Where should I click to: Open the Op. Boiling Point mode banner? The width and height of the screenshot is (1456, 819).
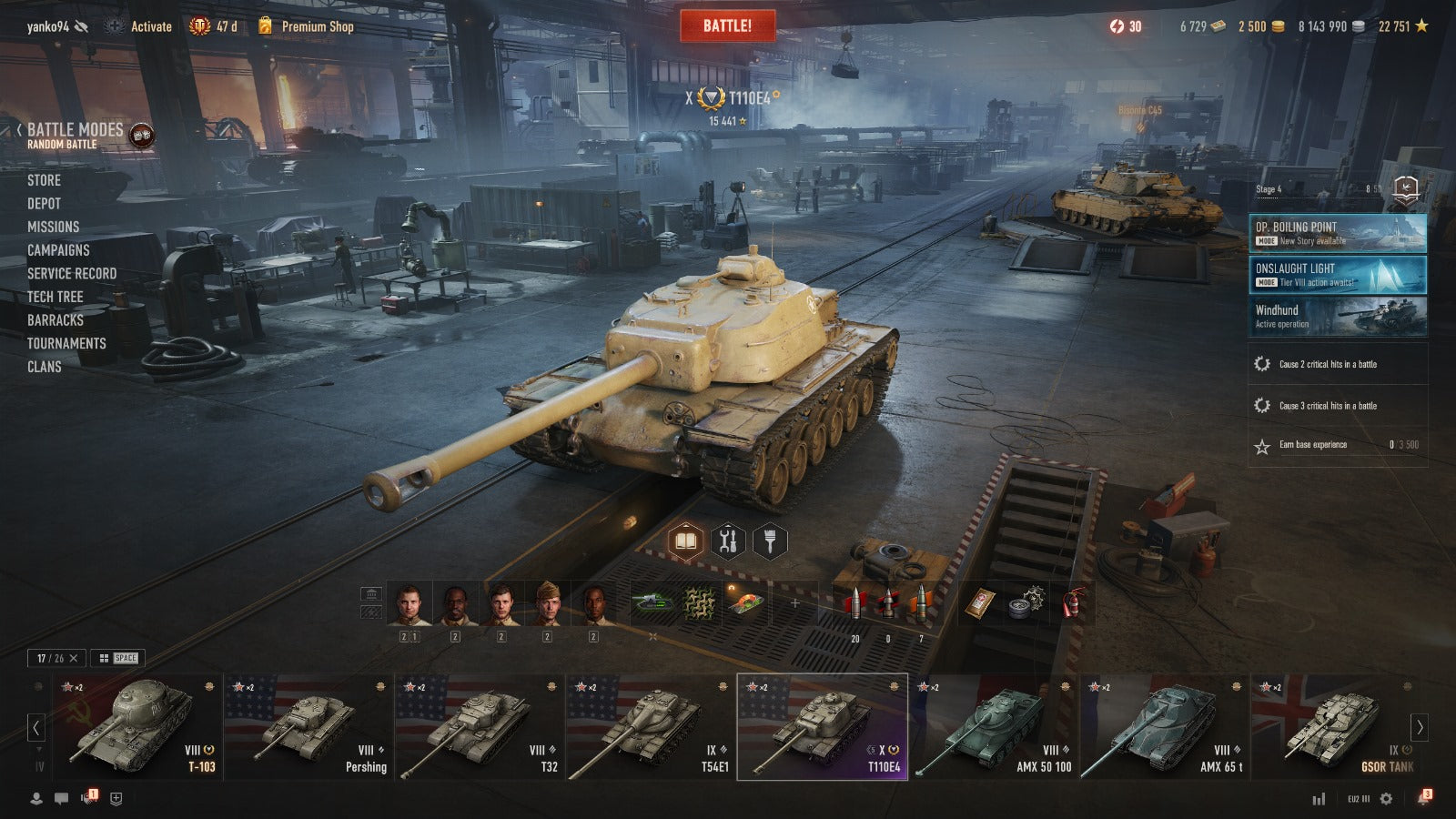coord(1337,233)
